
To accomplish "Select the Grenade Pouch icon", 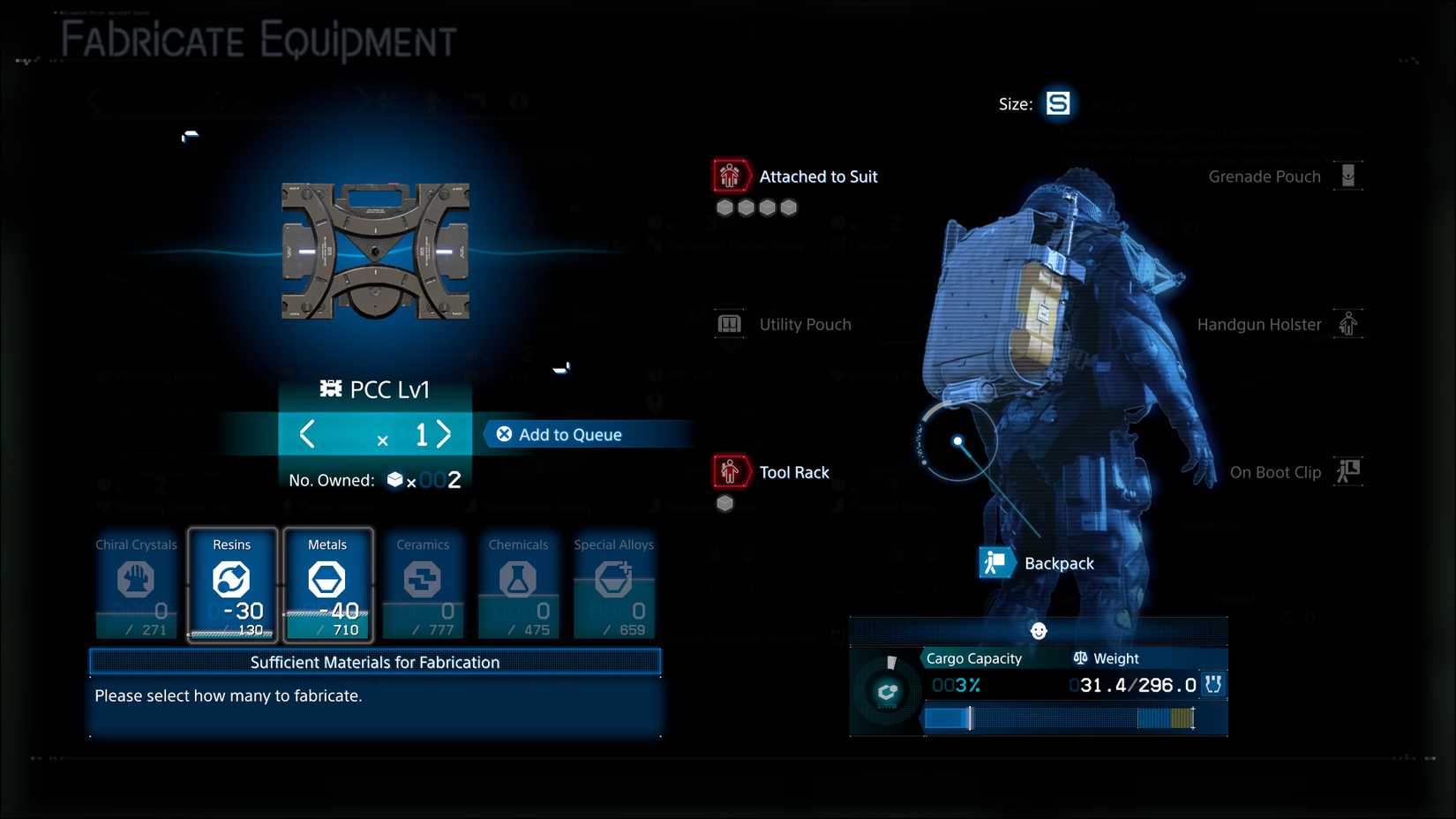I will (1348, 176).
